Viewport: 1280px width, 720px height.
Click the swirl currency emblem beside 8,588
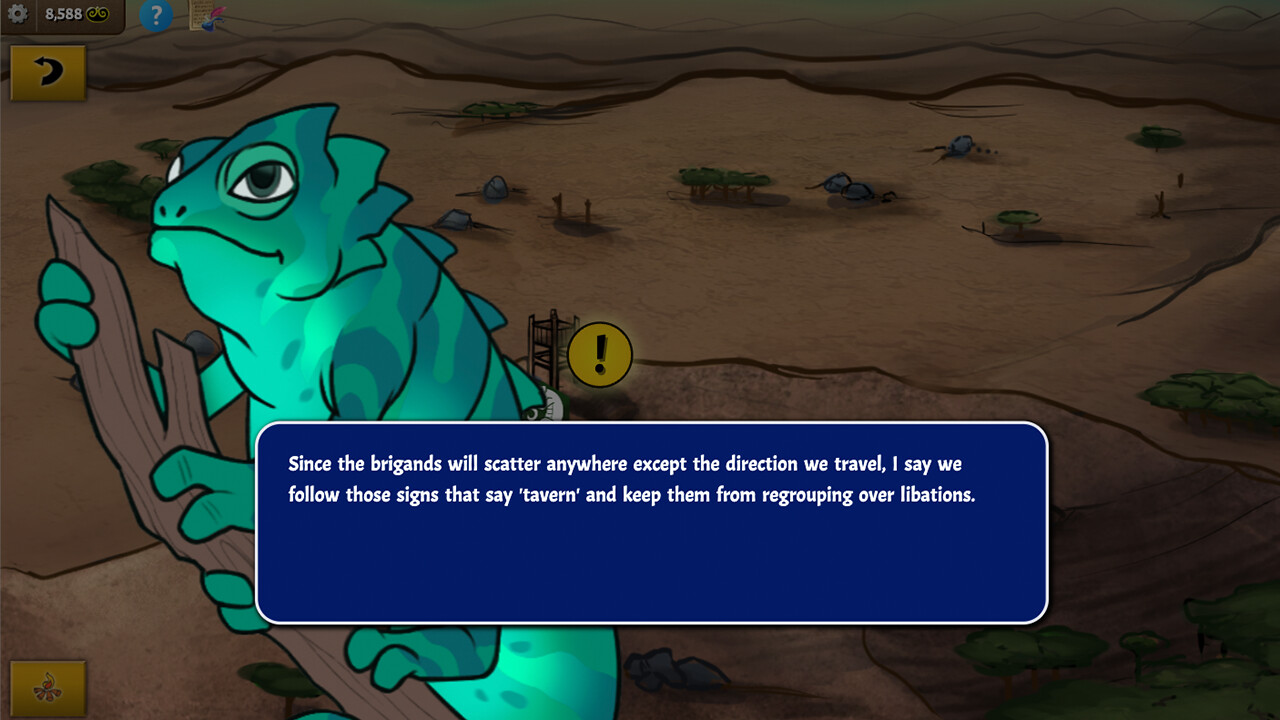[x=97, y=13]
